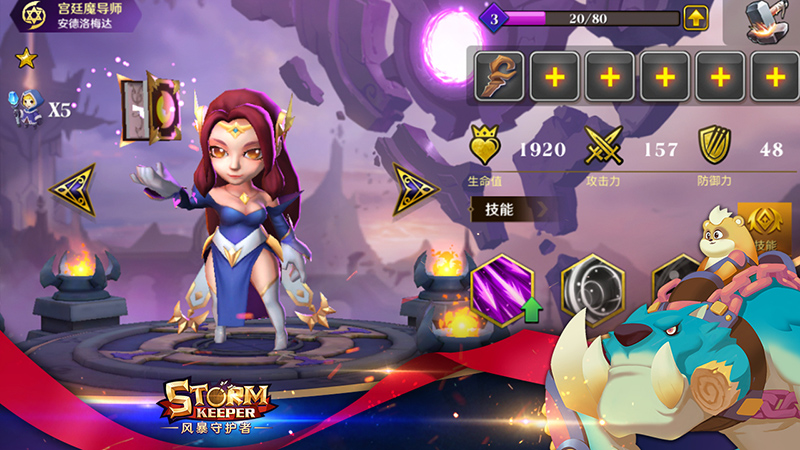Screen dimensions: 800x450
Task: Tap the yellow level-up arrow button
Action: 696,17
